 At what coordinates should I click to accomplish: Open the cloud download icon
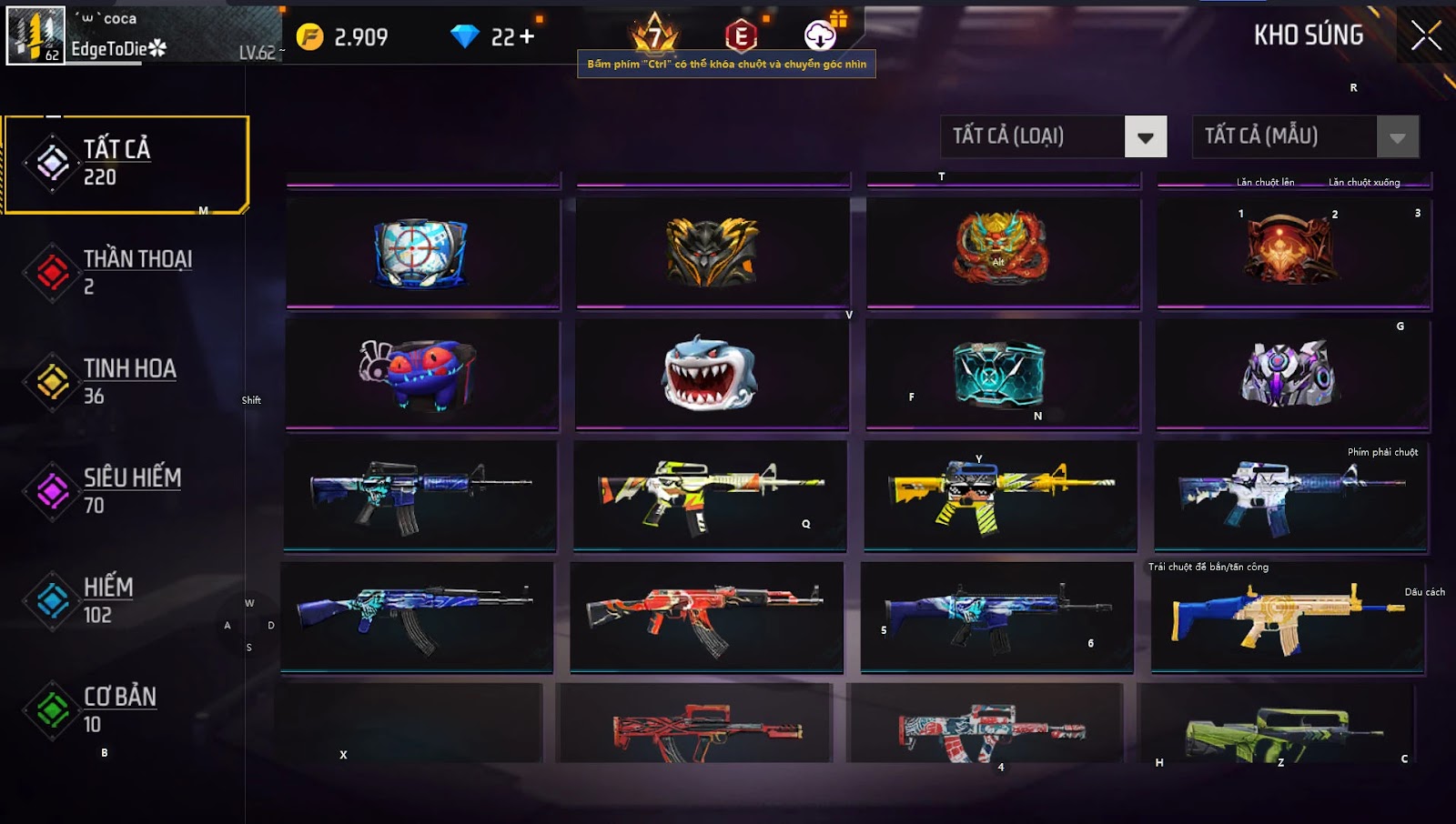pyautogui.click(x=821, y=35)
